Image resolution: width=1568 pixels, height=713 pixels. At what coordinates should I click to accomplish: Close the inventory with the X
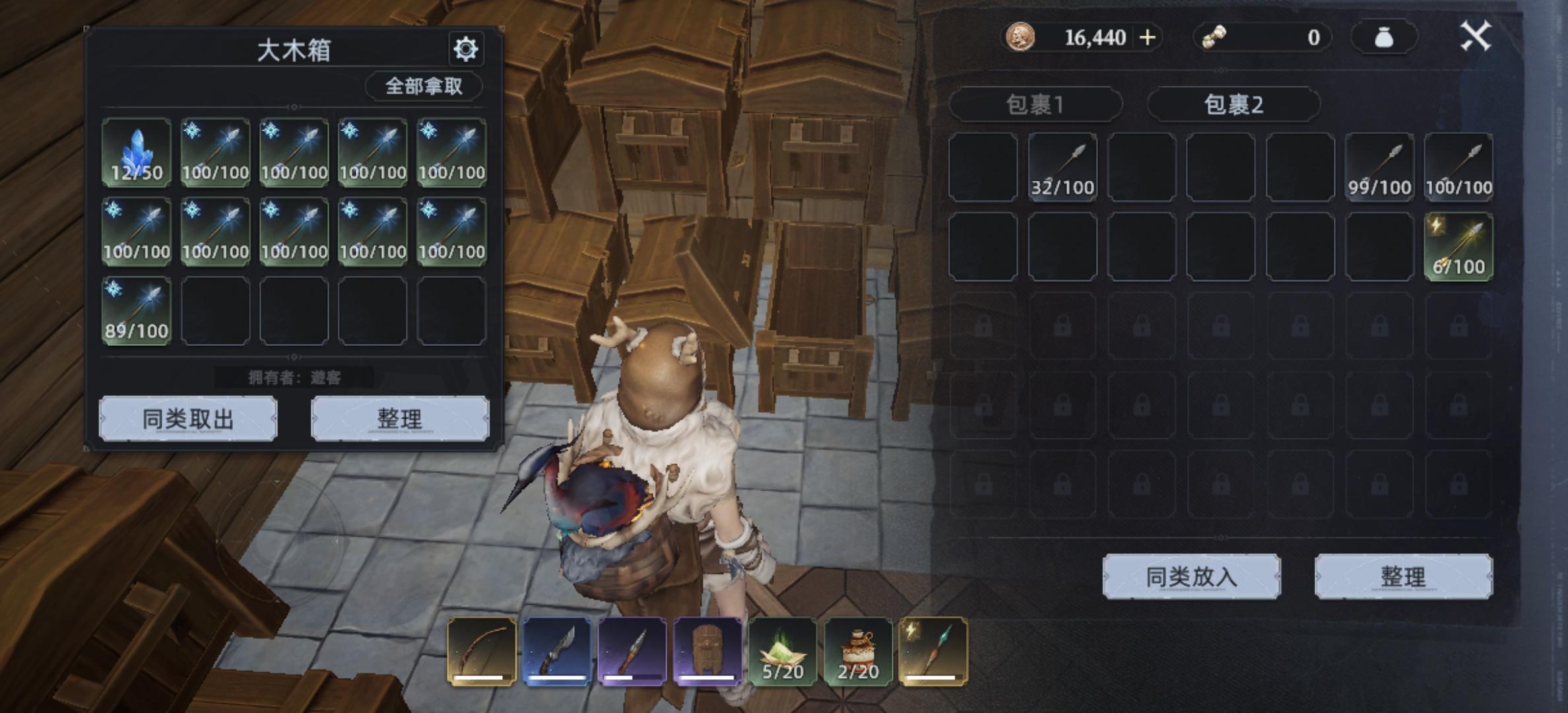click(x=1476, y=36)
